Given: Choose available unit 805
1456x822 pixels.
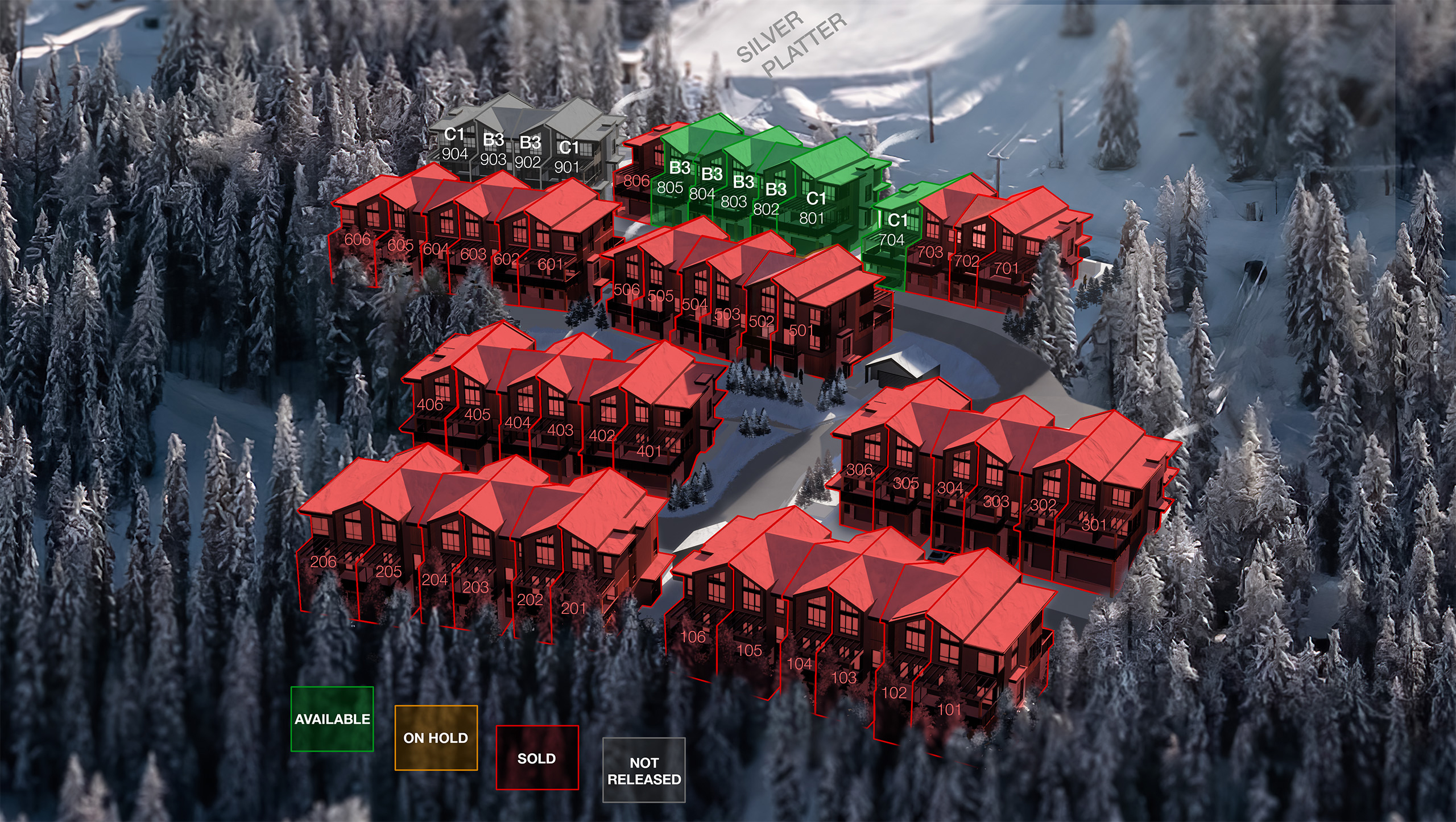Looking at the screenshot, I should pyautogui.click(x=671, y=182).
